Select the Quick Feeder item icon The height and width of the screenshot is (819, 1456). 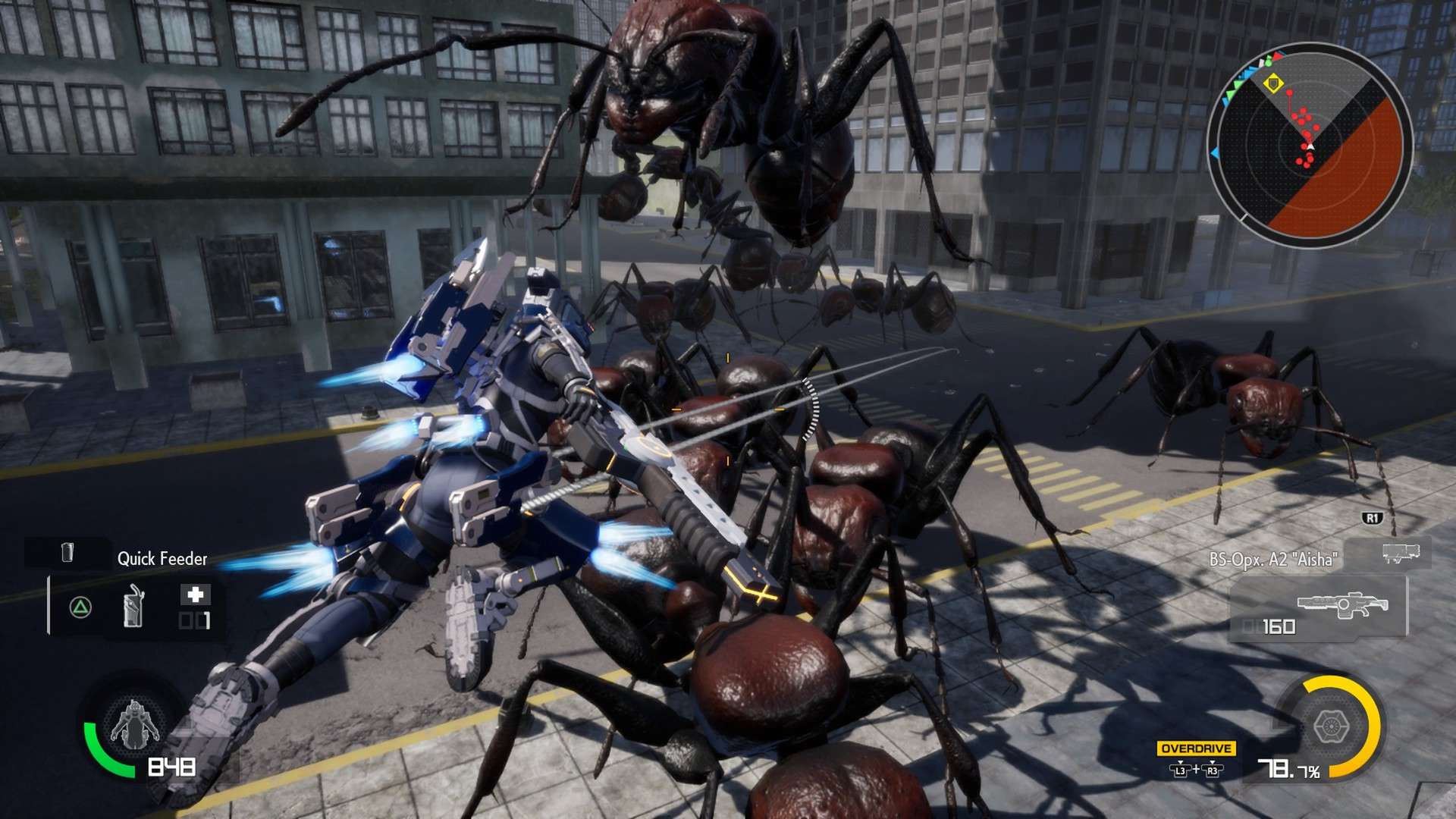(x=67, y=554)
